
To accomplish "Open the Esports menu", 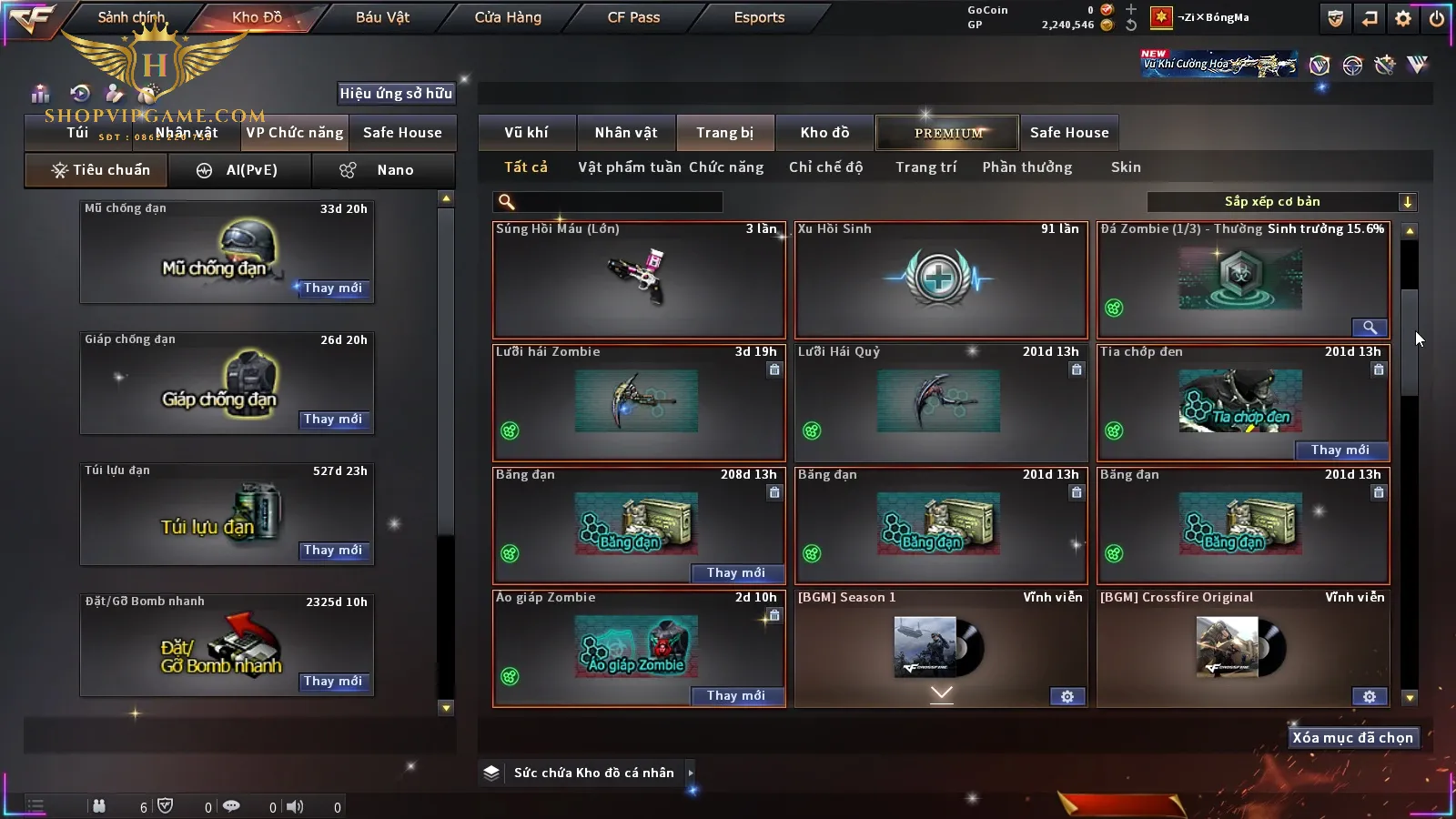I will coord(759,17).
